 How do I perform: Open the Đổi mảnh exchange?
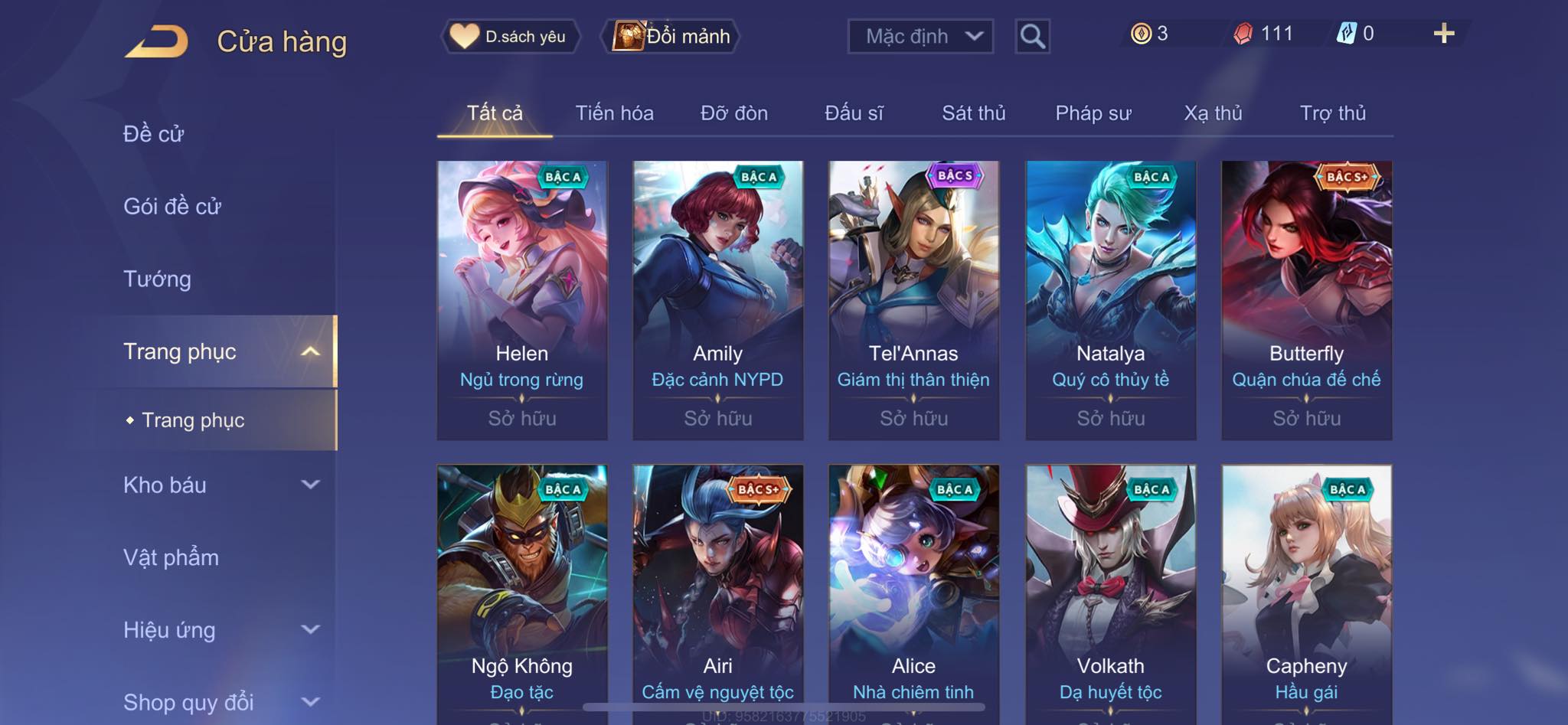673,36
